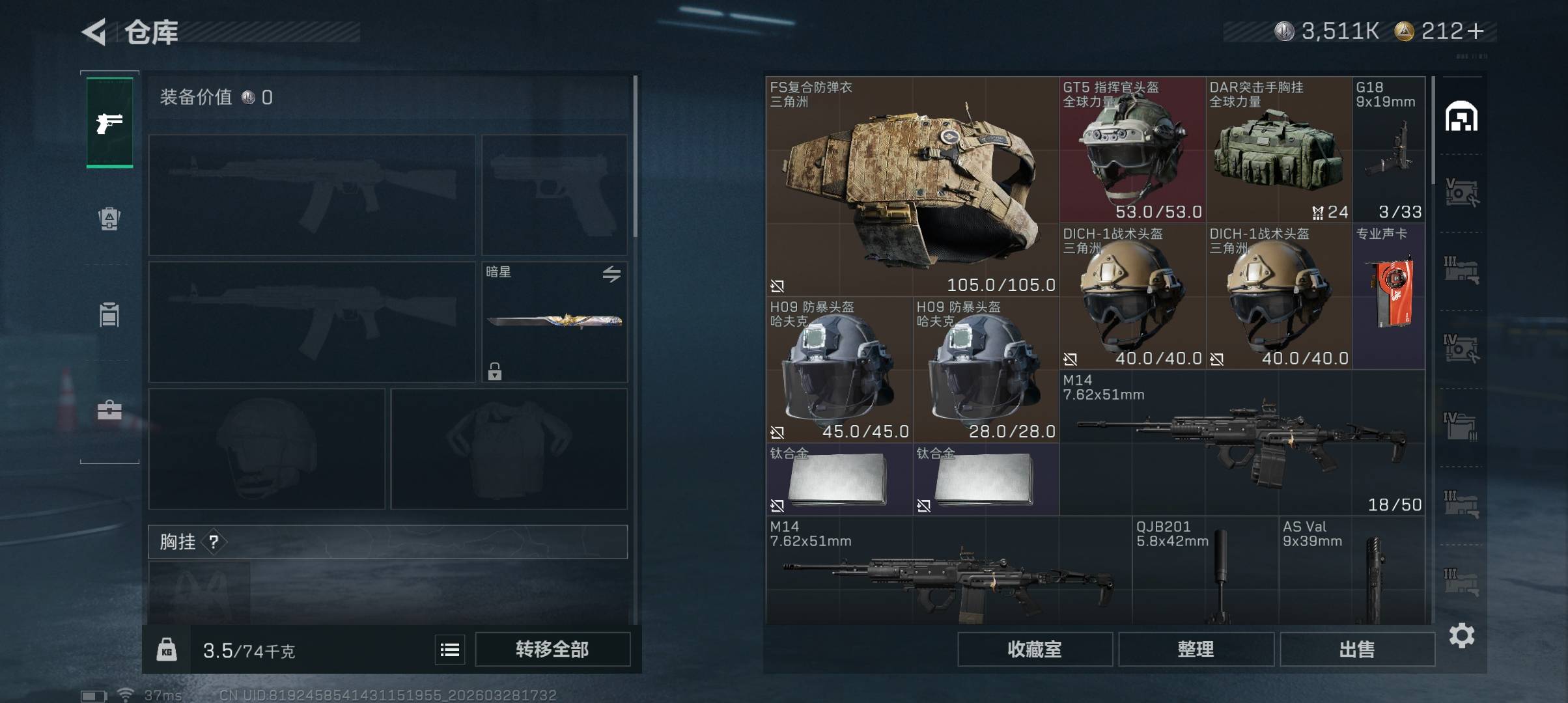1568x703 pixels.
Task: Open the gear settings icon
Action: 1461,635
